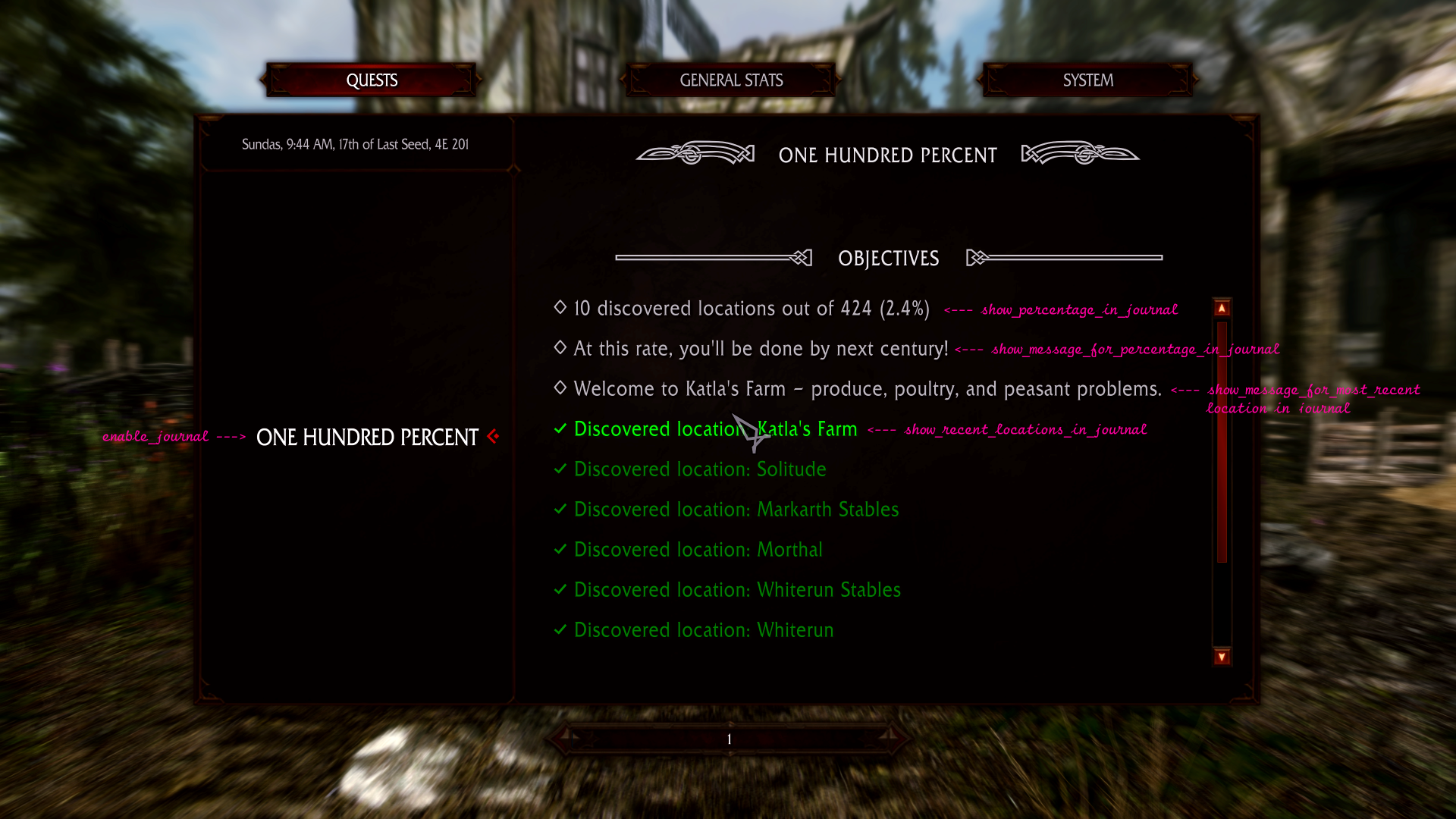
Task: Select the Welcome to Katla's Farm objective
Action: 867,389
